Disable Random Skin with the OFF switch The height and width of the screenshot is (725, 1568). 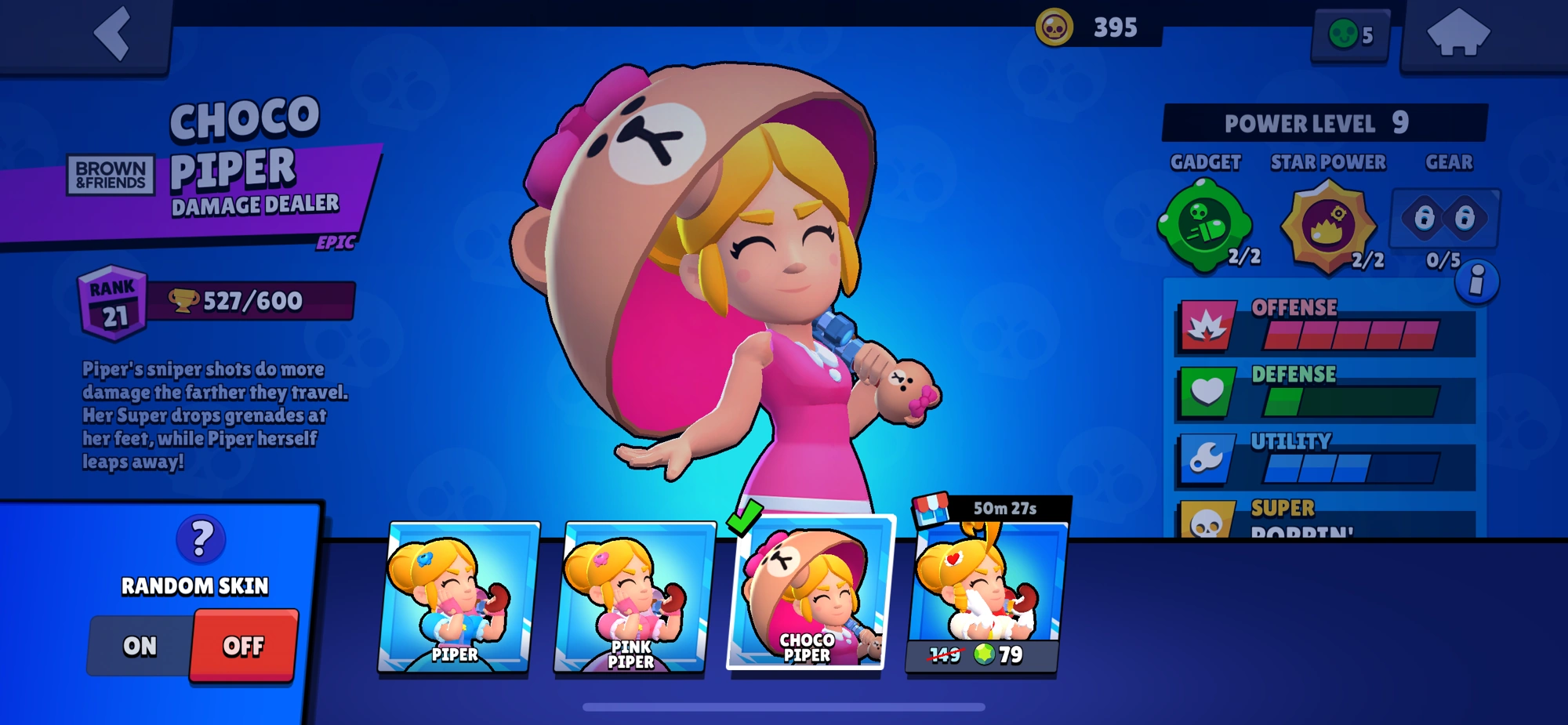click(245, 646)
